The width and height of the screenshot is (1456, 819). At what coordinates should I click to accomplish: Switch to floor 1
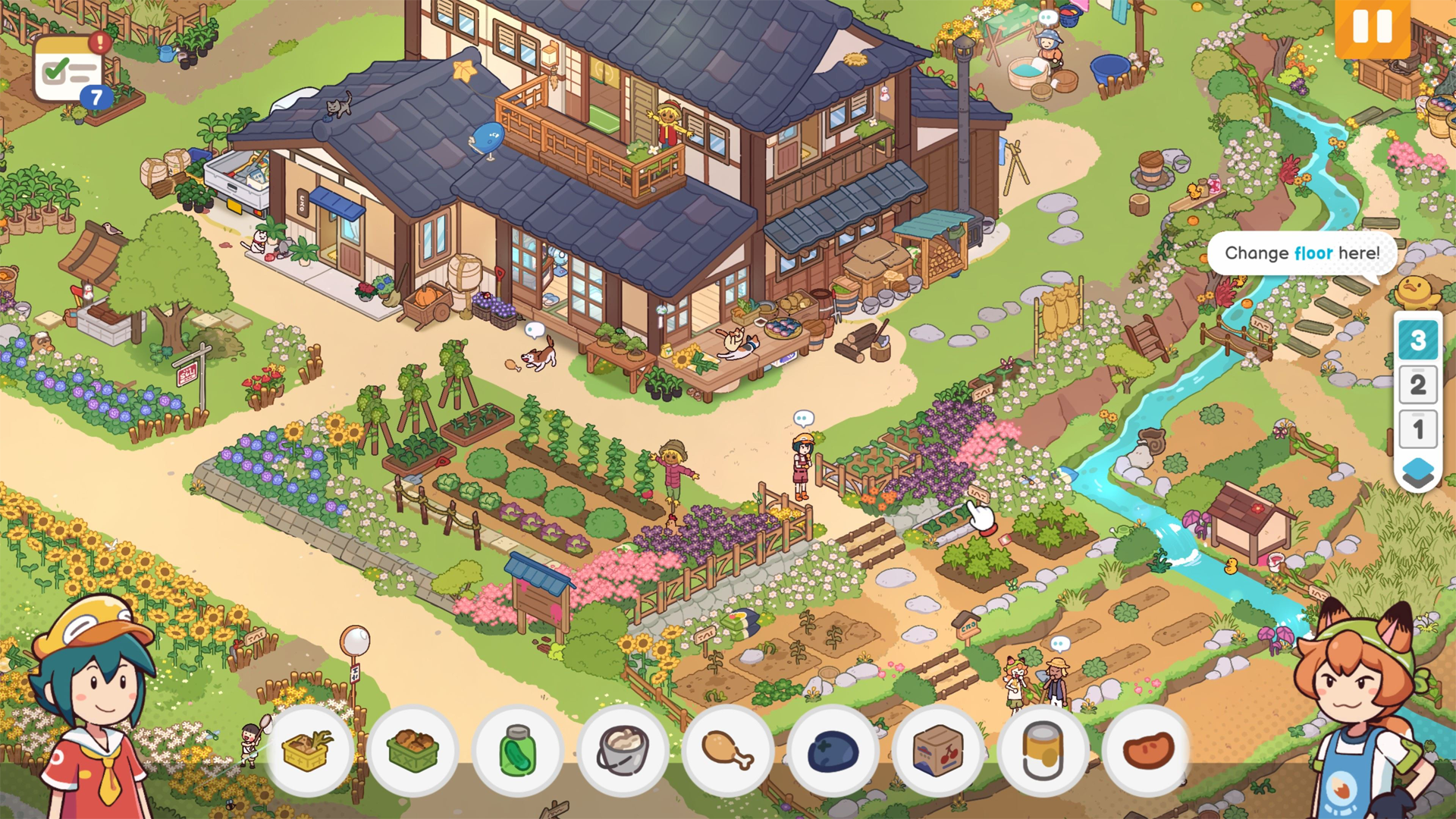(1417, 430)
